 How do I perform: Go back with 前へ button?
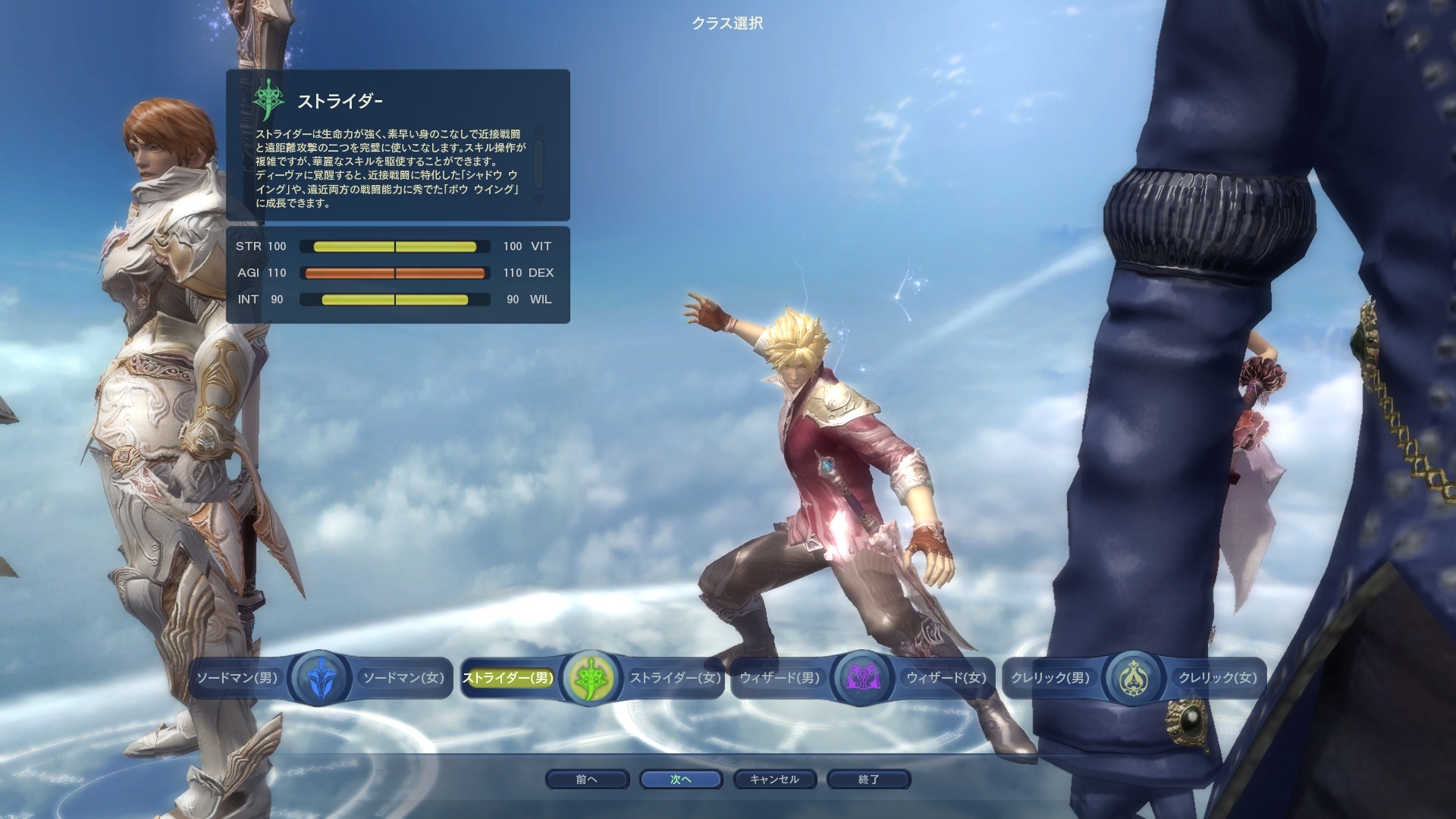tap(587, 780)
